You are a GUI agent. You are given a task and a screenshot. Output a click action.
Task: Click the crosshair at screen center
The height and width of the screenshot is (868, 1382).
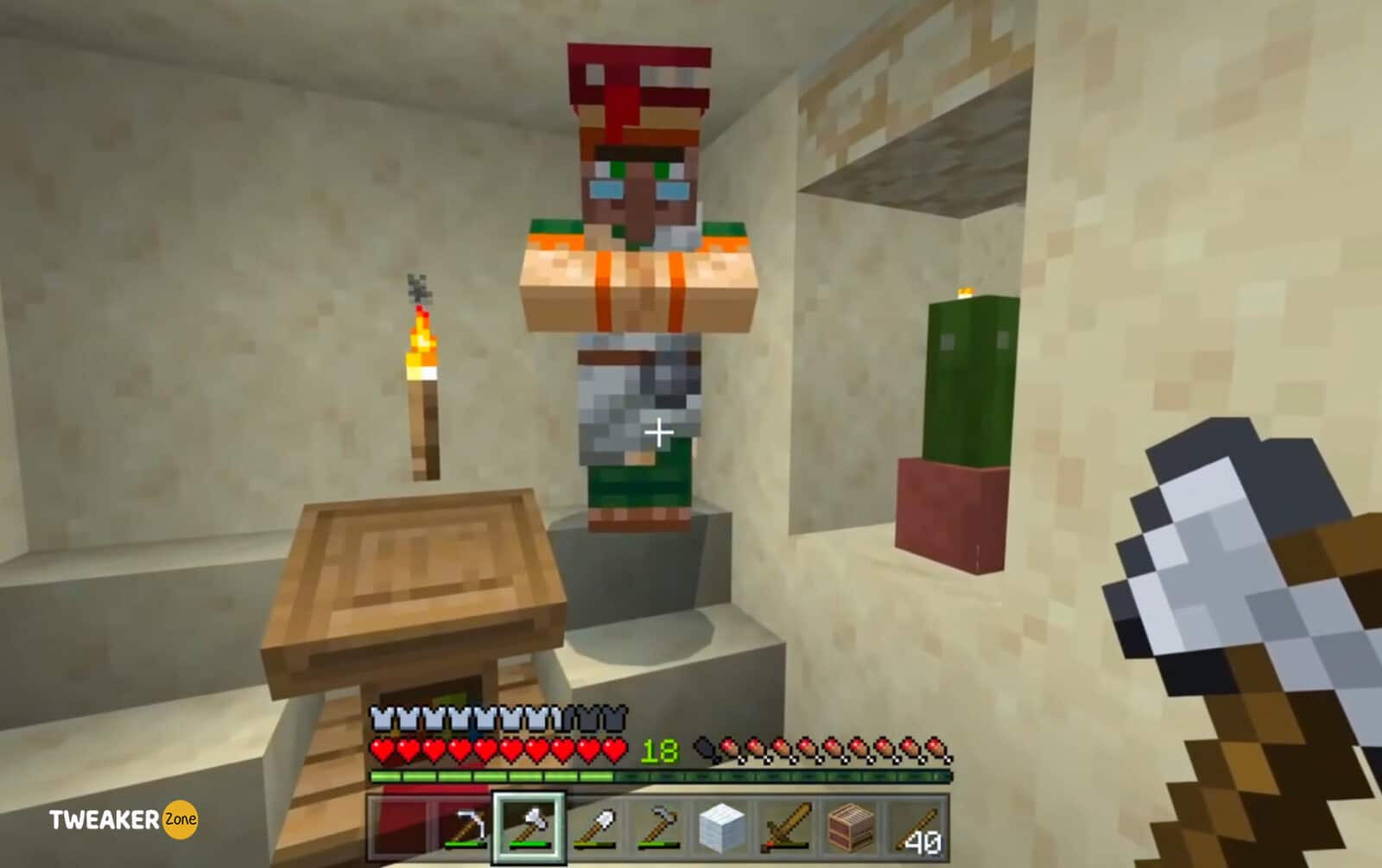pos(659,430)
